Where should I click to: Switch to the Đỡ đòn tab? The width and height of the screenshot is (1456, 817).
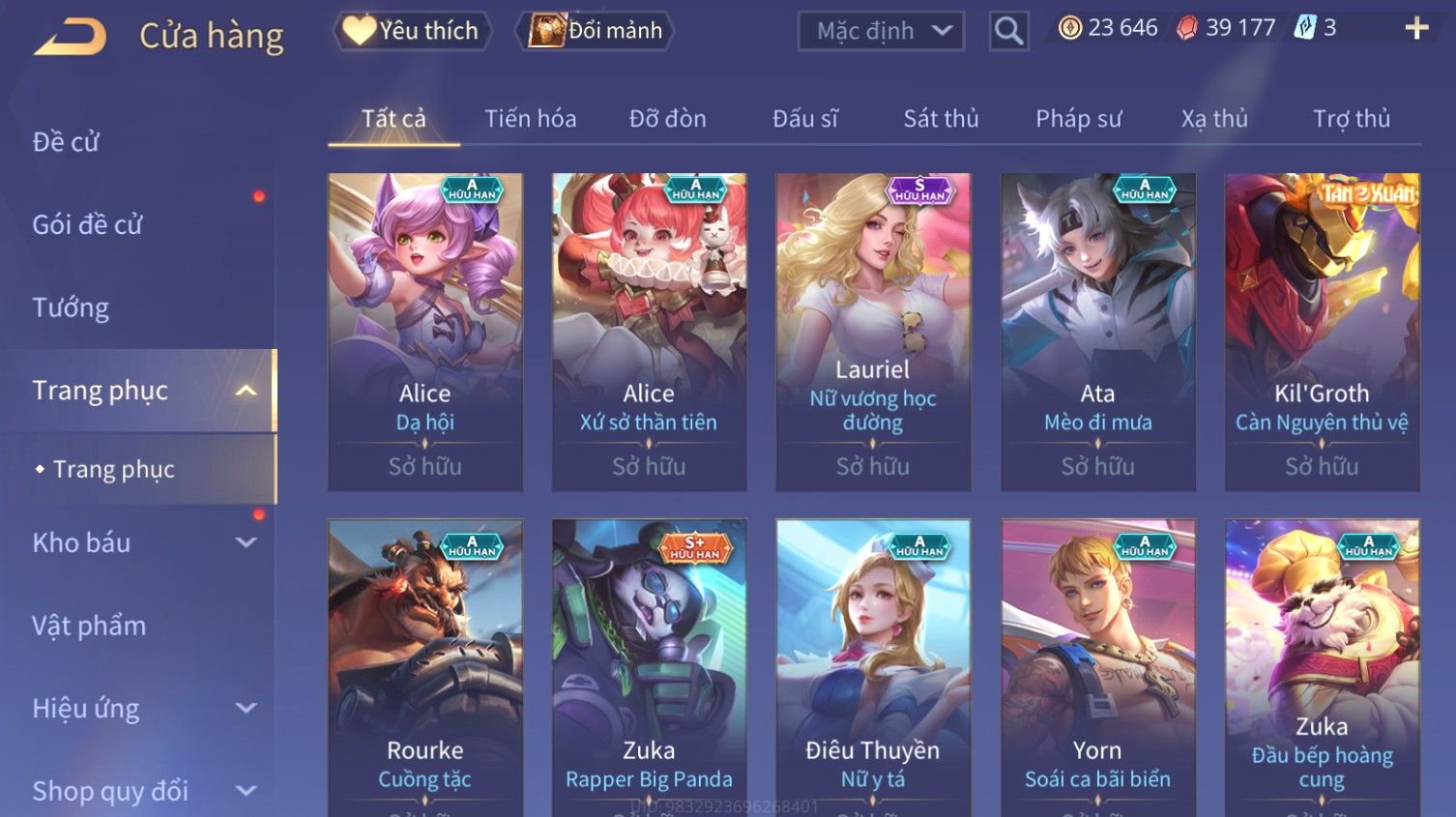pyautogui.click(x=667, y=119)
